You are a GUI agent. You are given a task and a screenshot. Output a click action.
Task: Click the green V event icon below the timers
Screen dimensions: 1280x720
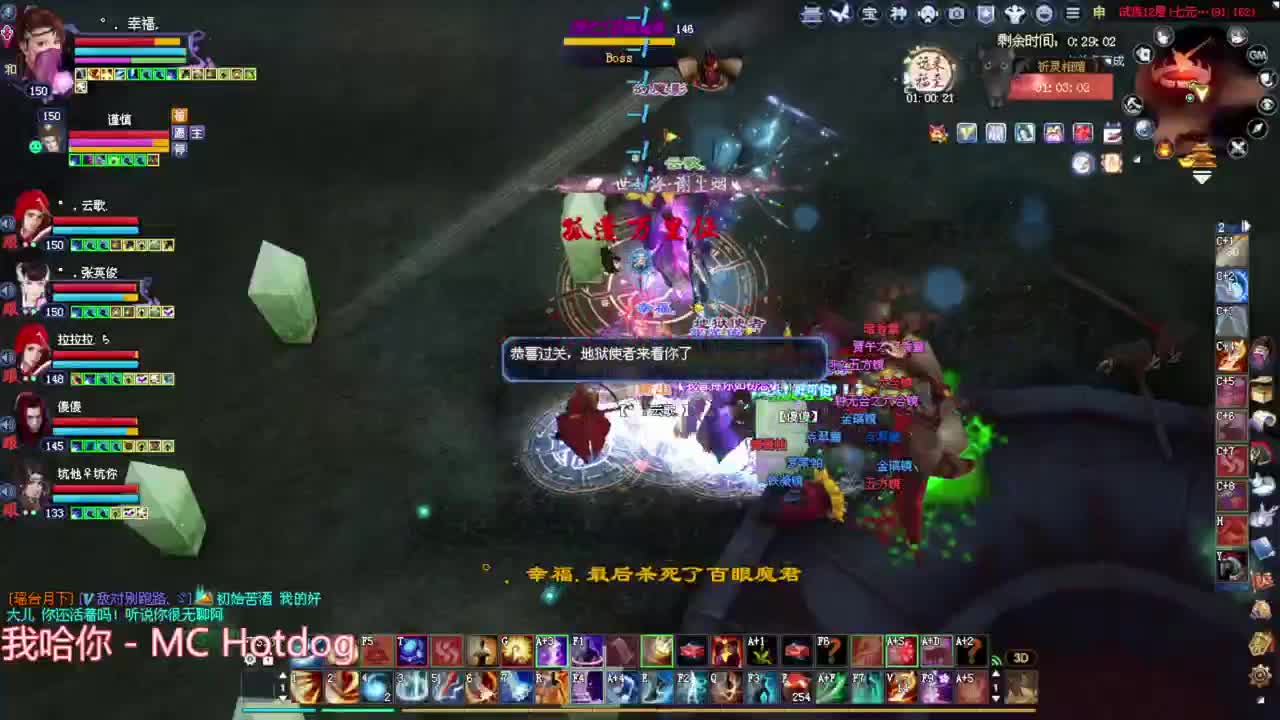[967, 132]
